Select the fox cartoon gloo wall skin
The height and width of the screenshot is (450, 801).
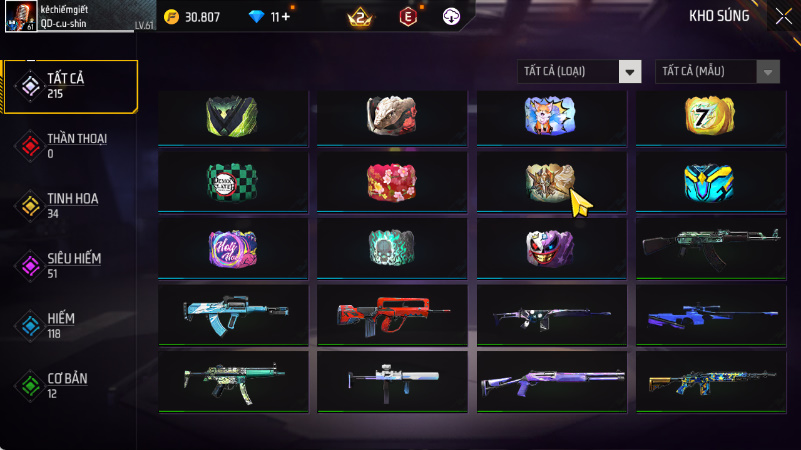click(x=551, y=117)
